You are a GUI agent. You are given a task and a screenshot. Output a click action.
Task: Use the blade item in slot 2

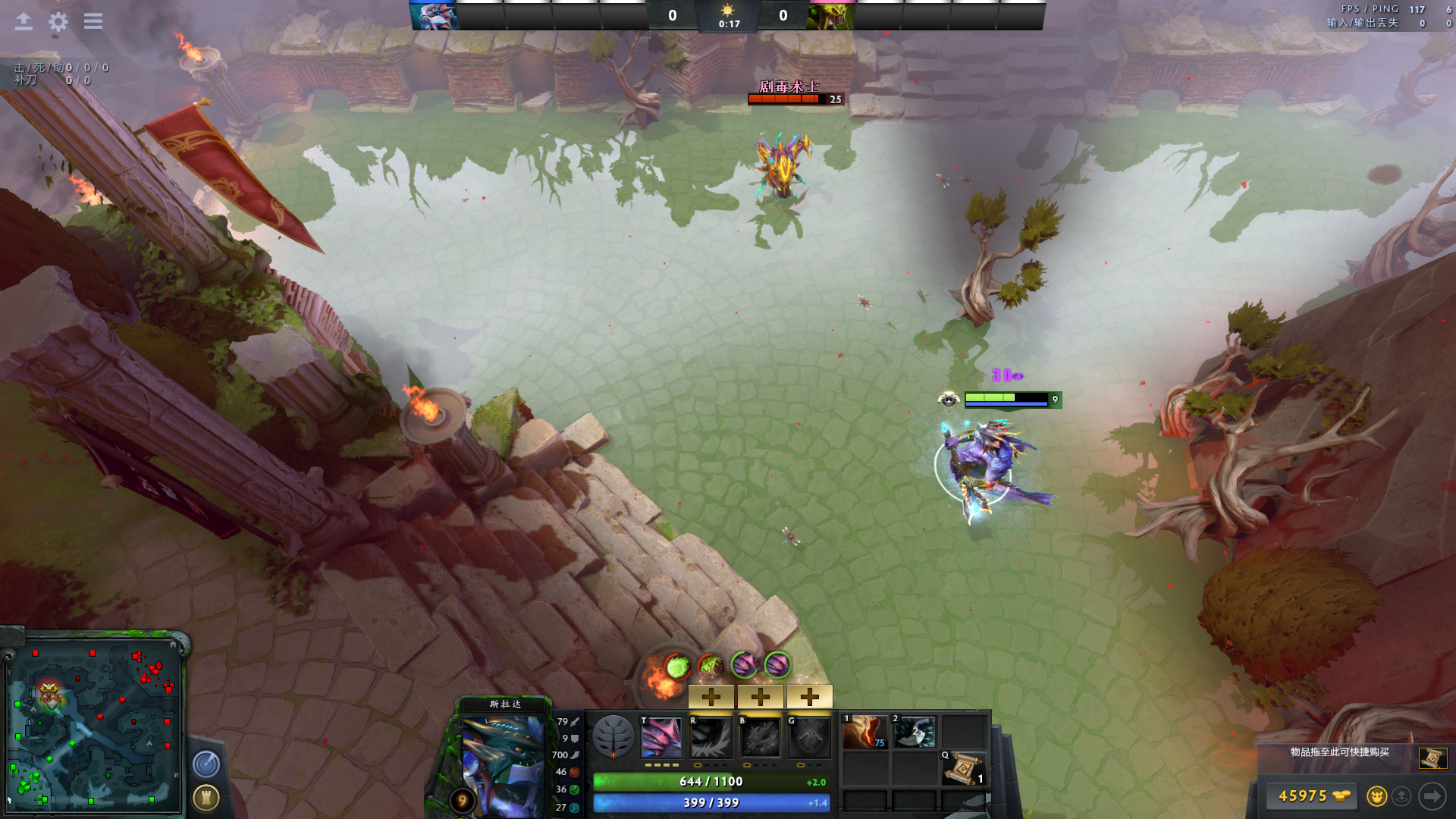[x=914, y=733]
